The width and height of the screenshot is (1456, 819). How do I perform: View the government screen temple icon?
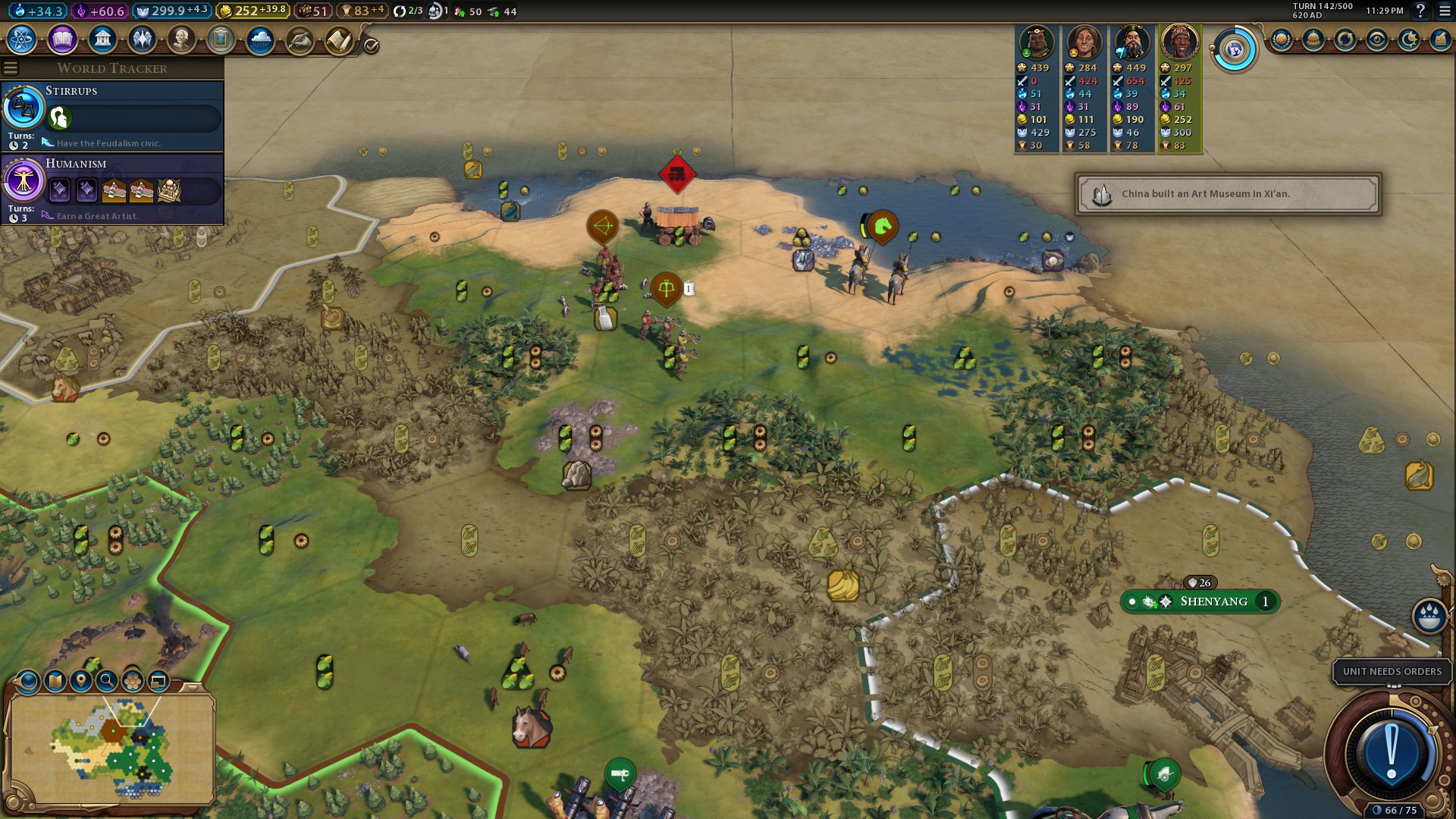pyautogui.click(x=102, y=39)
